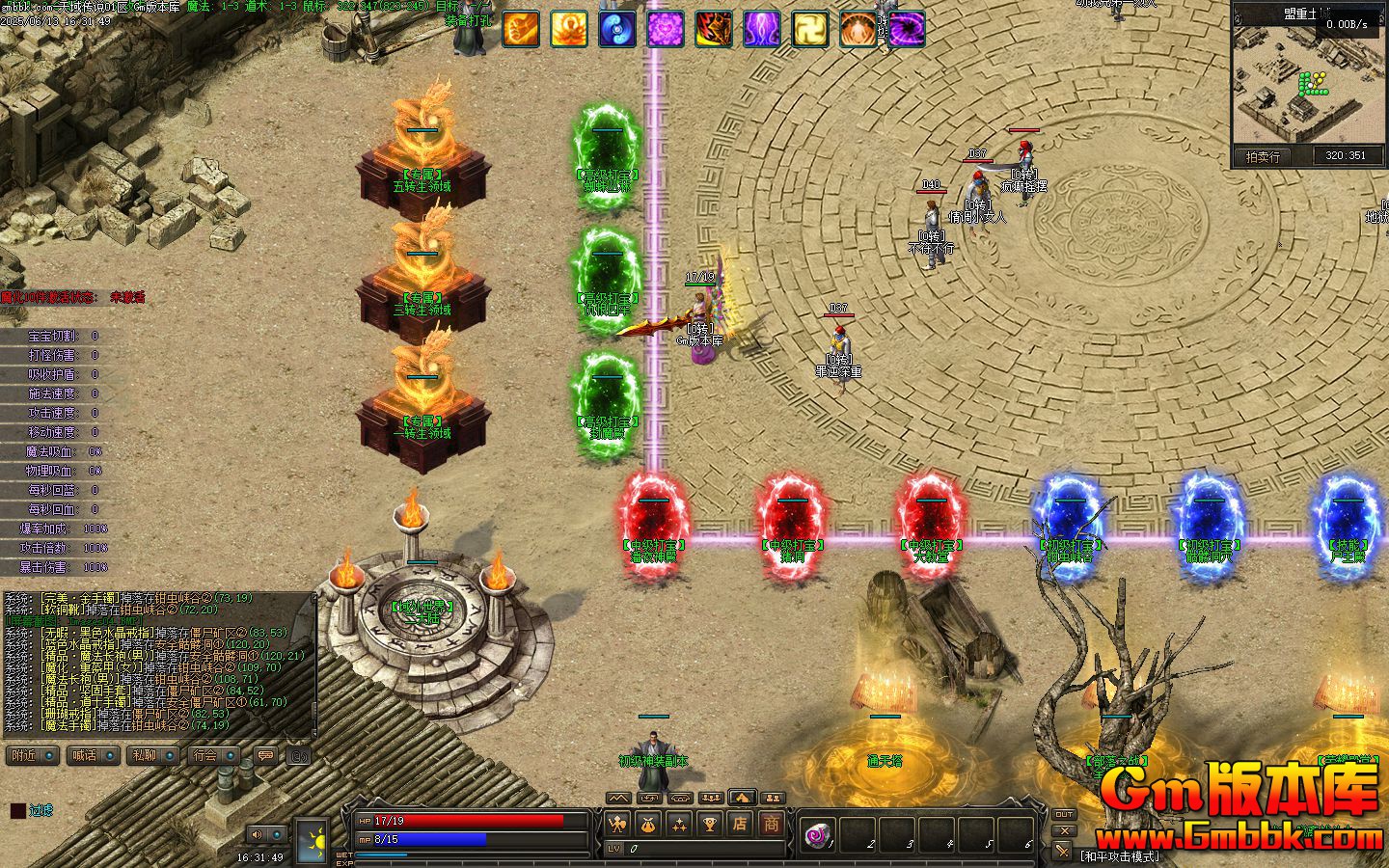
Task: Toggle the sound speaker button
Action: click(x=257, y=834)
